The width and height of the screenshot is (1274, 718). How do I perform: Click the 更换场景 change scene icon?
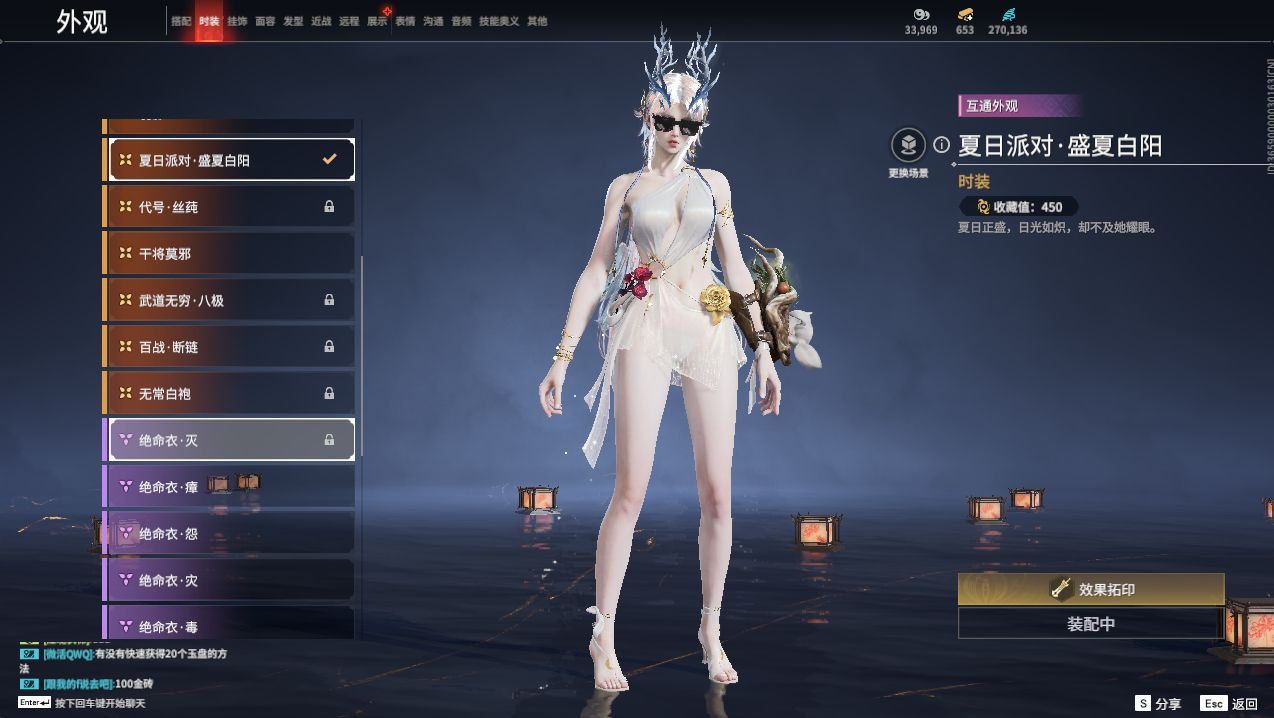(908, 146)
